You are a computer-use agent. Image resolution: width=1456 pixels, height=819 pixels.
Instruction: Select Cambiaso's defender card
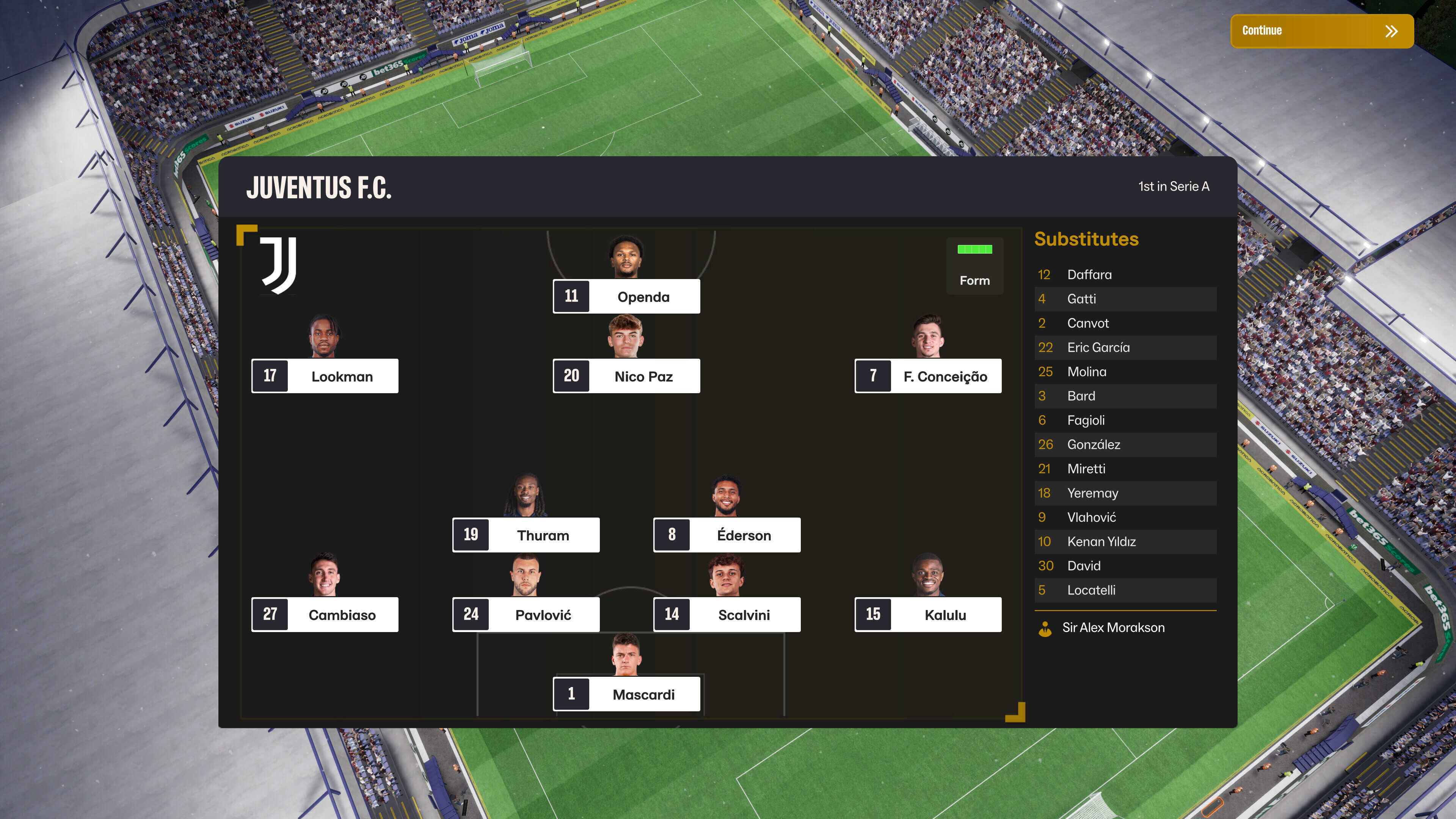pyautogui.click(x=325, y=614)
